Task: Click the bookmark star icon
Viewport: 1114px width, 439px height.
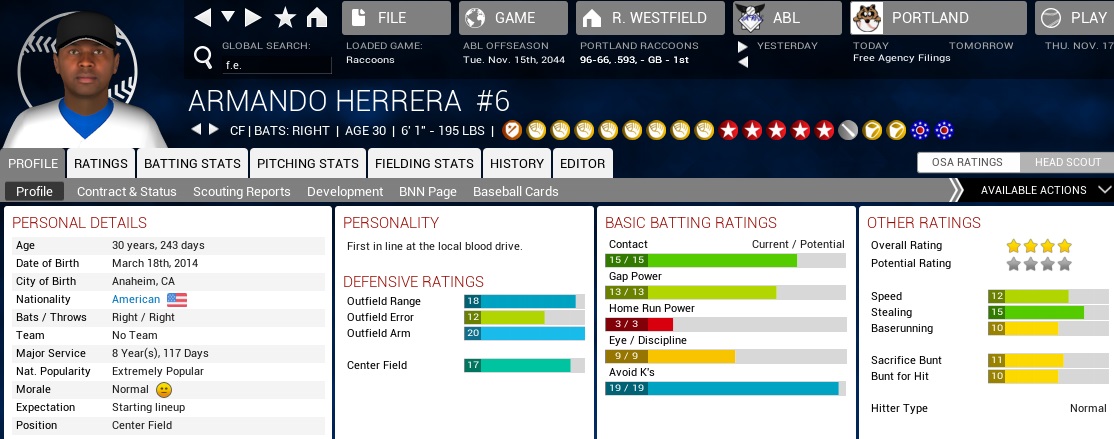Action: coord(285,18)
